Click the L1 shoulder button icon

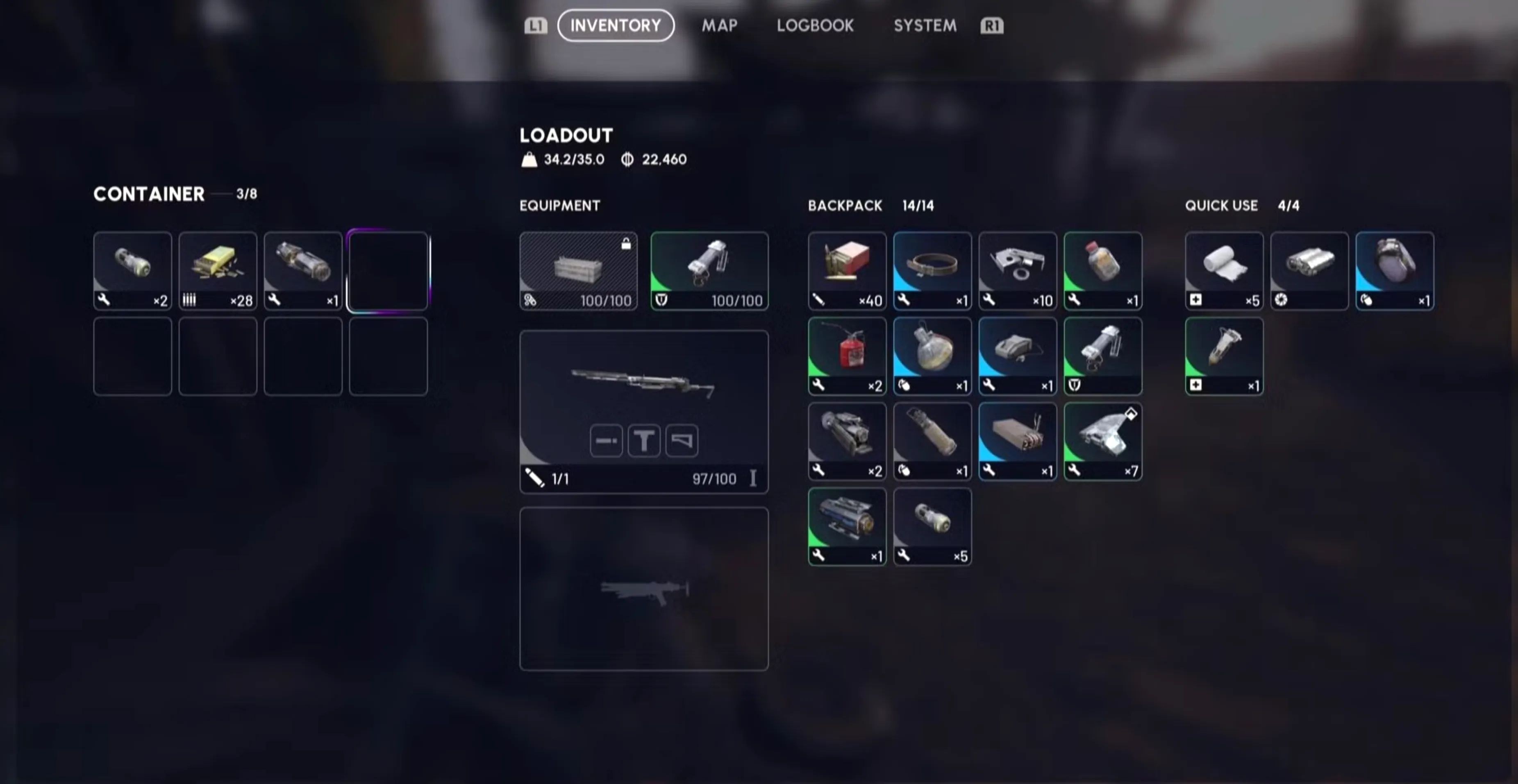click(x=534, y=25)
